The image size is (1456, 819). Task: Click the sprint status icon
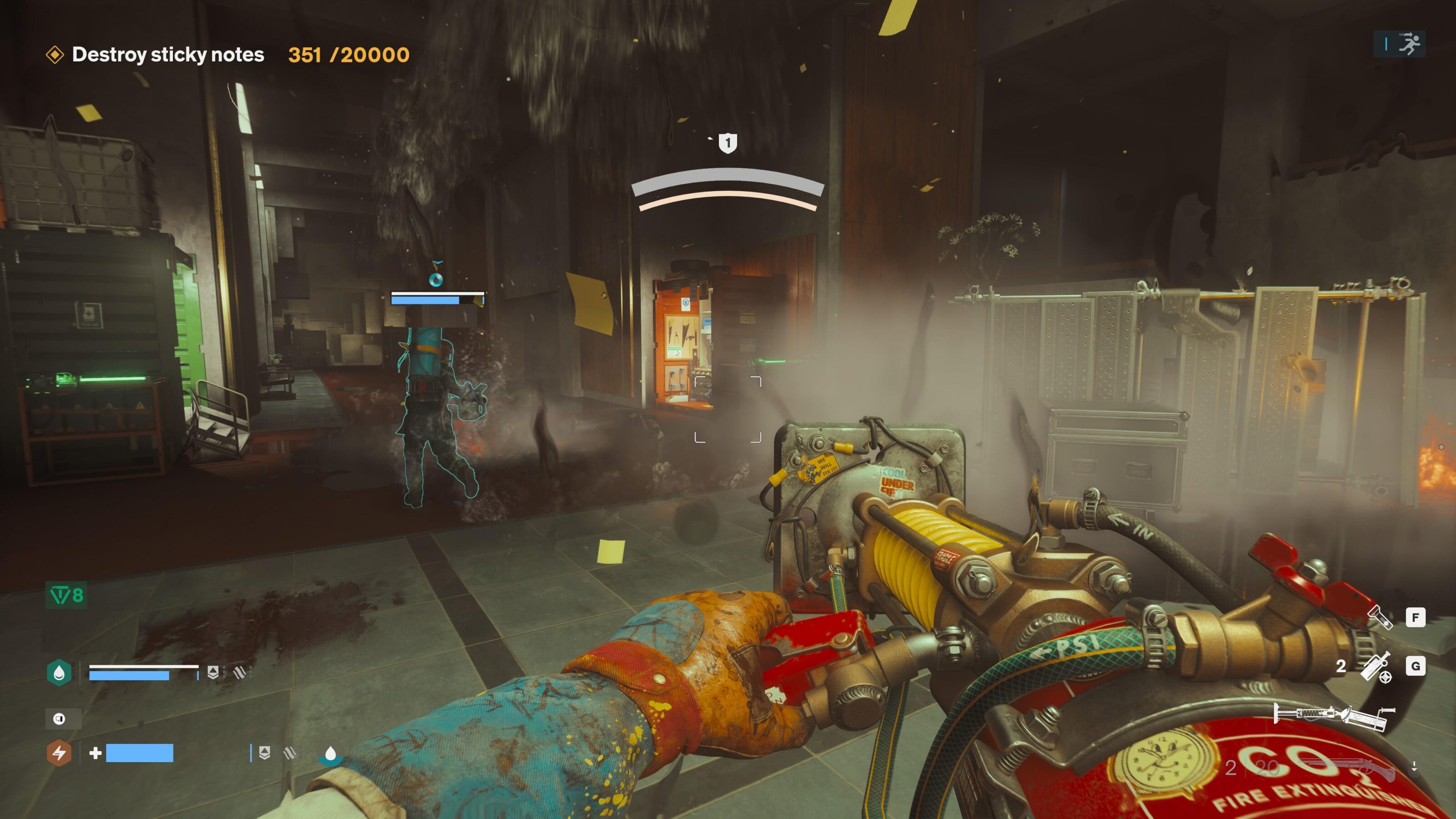(x=1409, y=44)
